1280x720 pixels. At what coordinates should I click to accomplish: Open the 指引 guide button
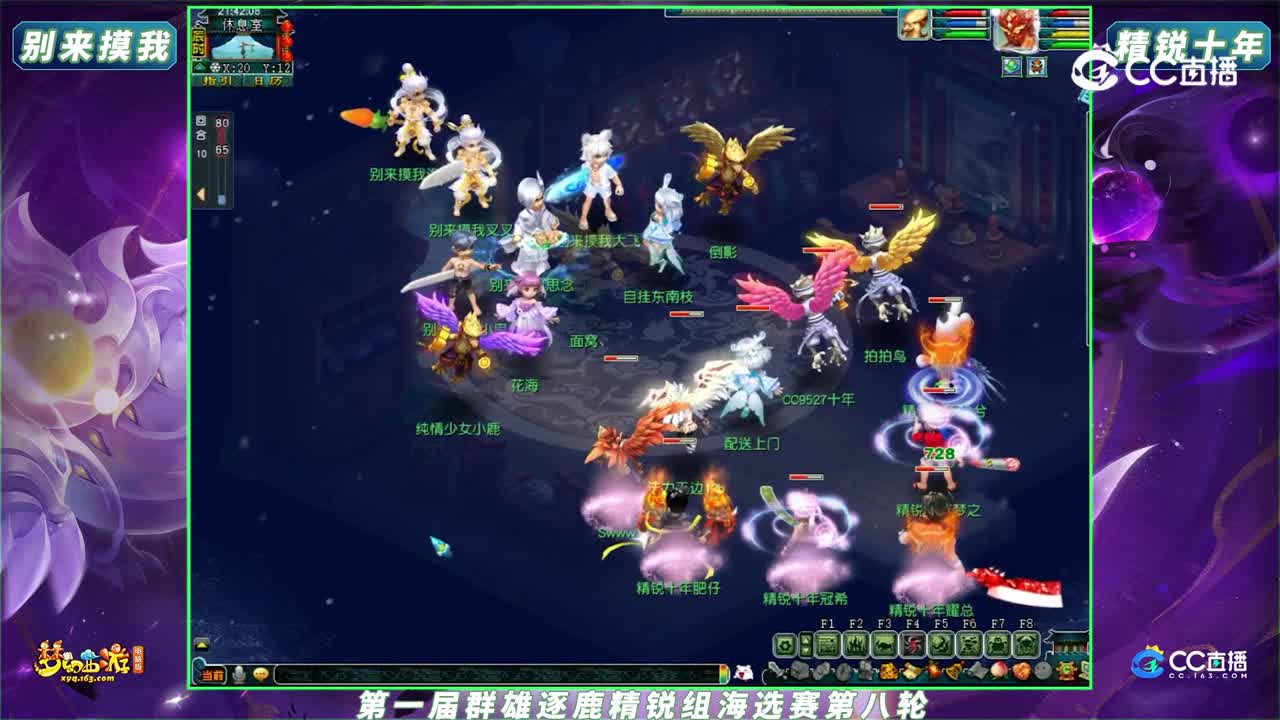coord(218,79)
